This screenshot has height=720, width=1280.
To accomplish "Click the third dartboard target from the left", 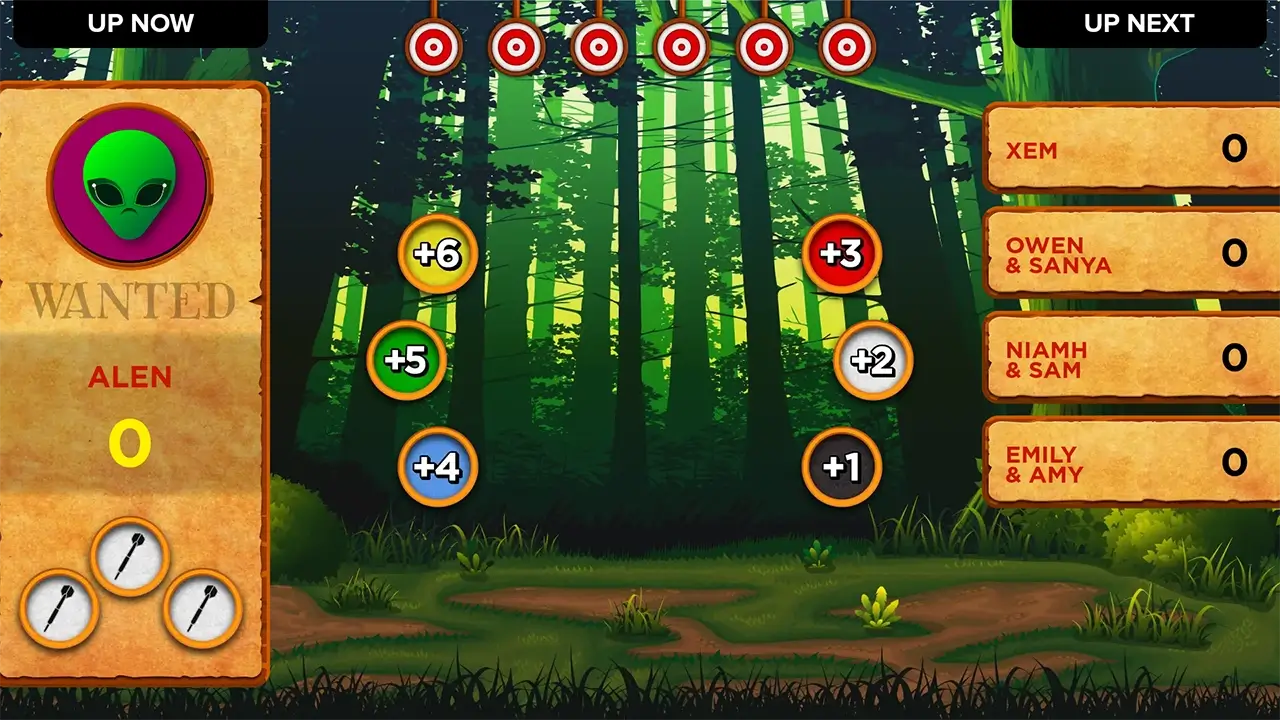I will [x=599, y=45].
